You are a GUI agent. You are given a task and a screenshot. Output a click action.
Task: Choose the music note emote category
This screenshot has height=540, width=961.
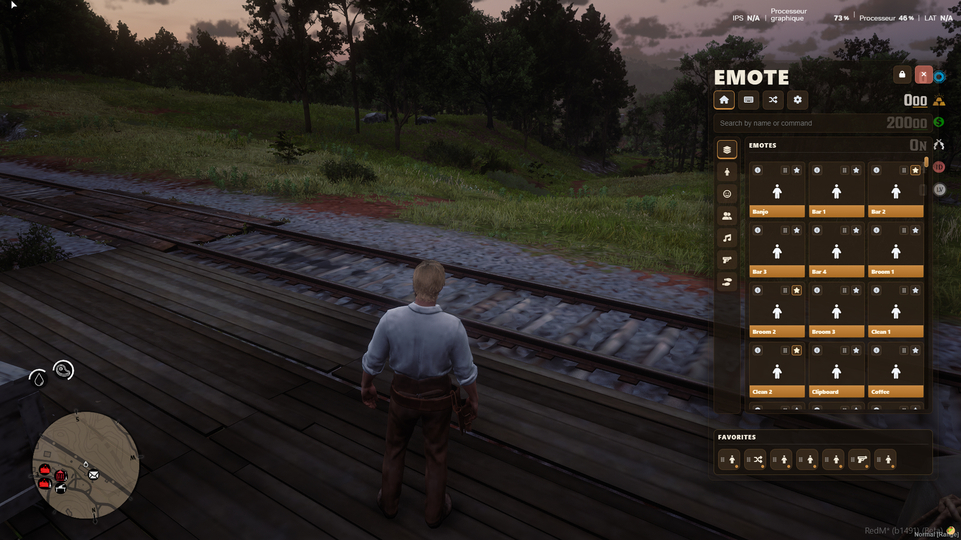(727, 238)
